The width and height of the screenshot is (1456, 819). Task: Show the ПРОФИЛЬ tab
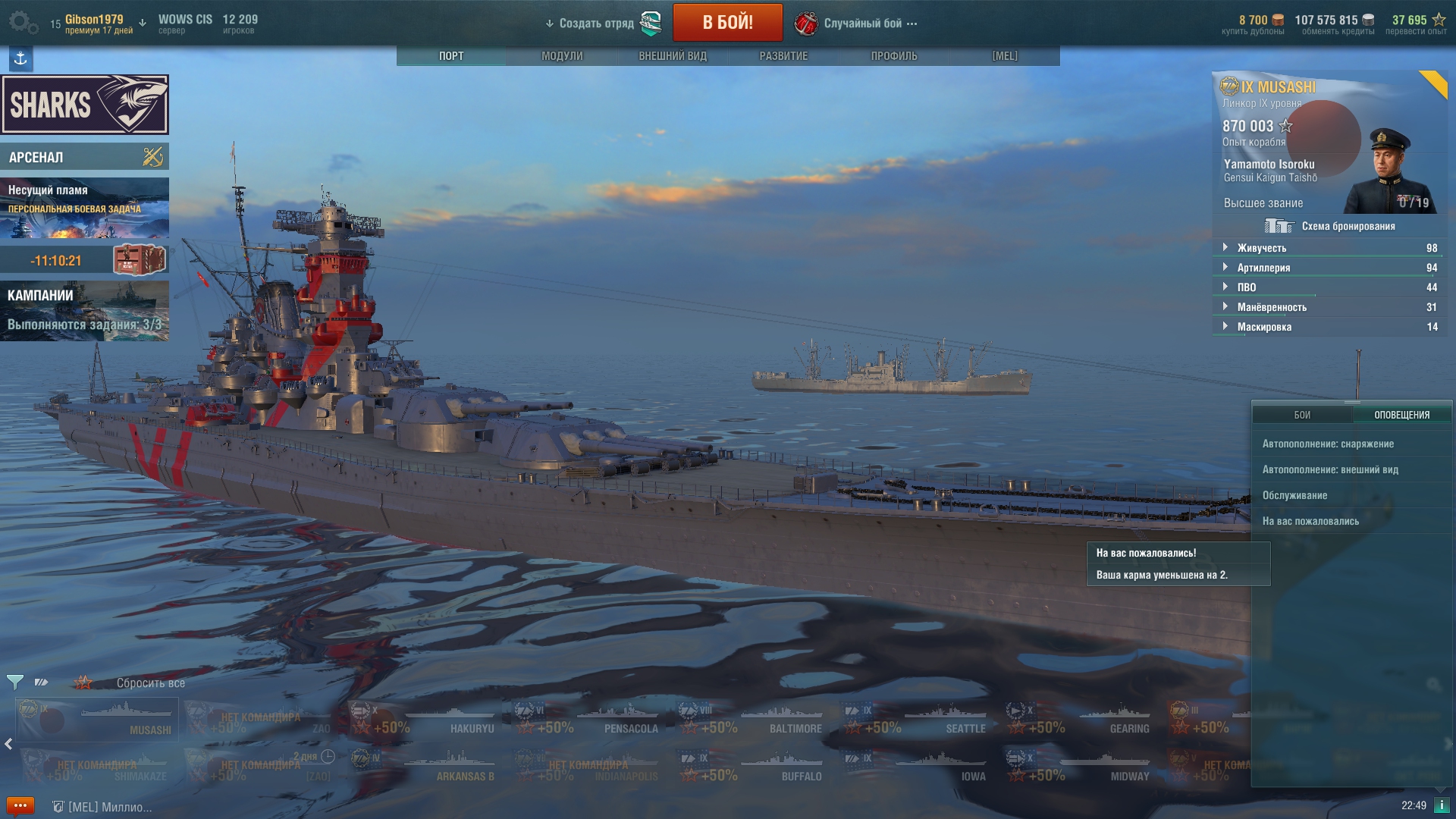coord(894,56)
